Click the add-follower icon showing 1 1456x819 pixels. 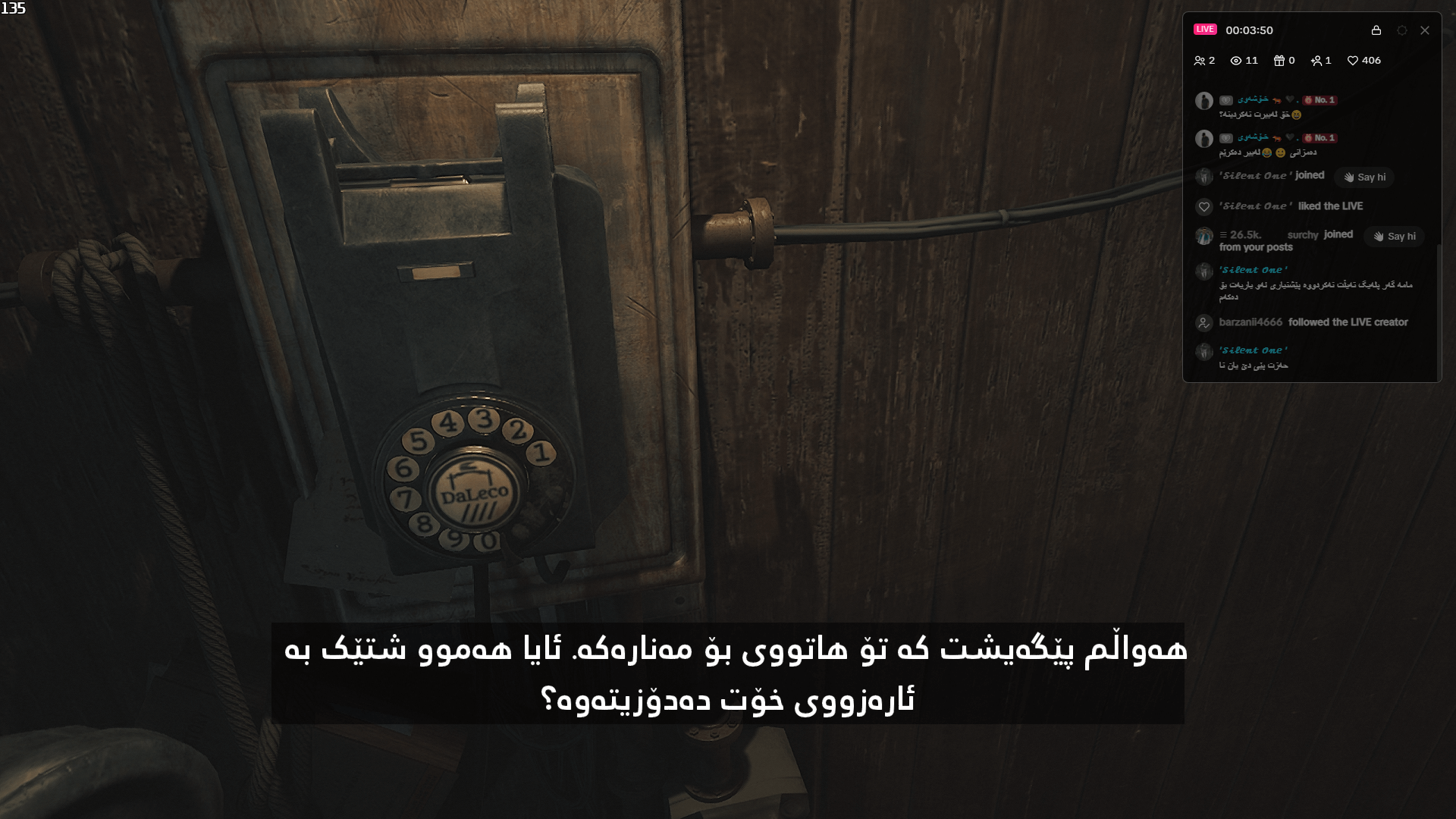coord(1316,61)
